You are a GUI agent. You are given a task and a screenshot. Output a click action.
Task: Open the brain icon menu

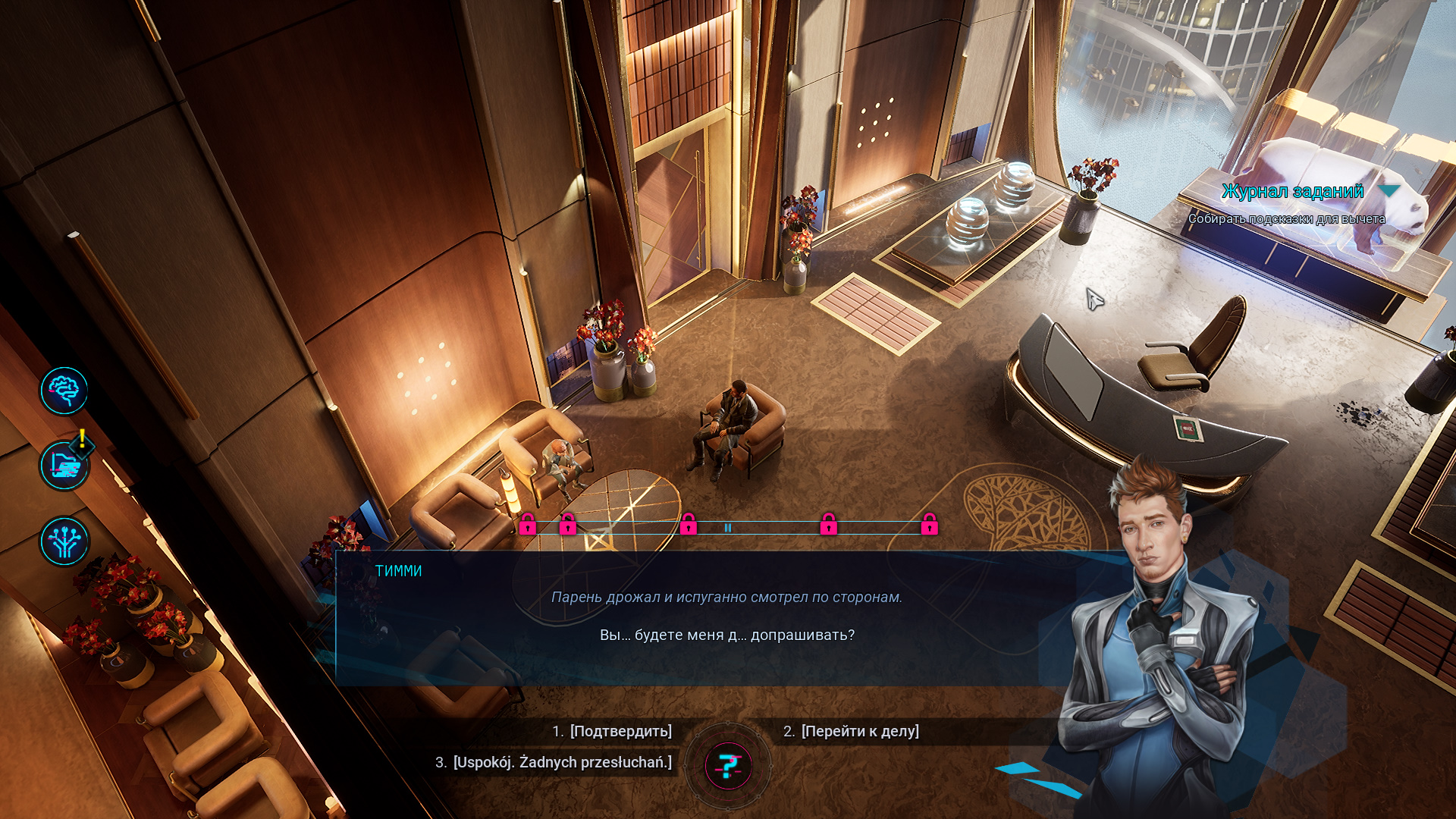64,391
